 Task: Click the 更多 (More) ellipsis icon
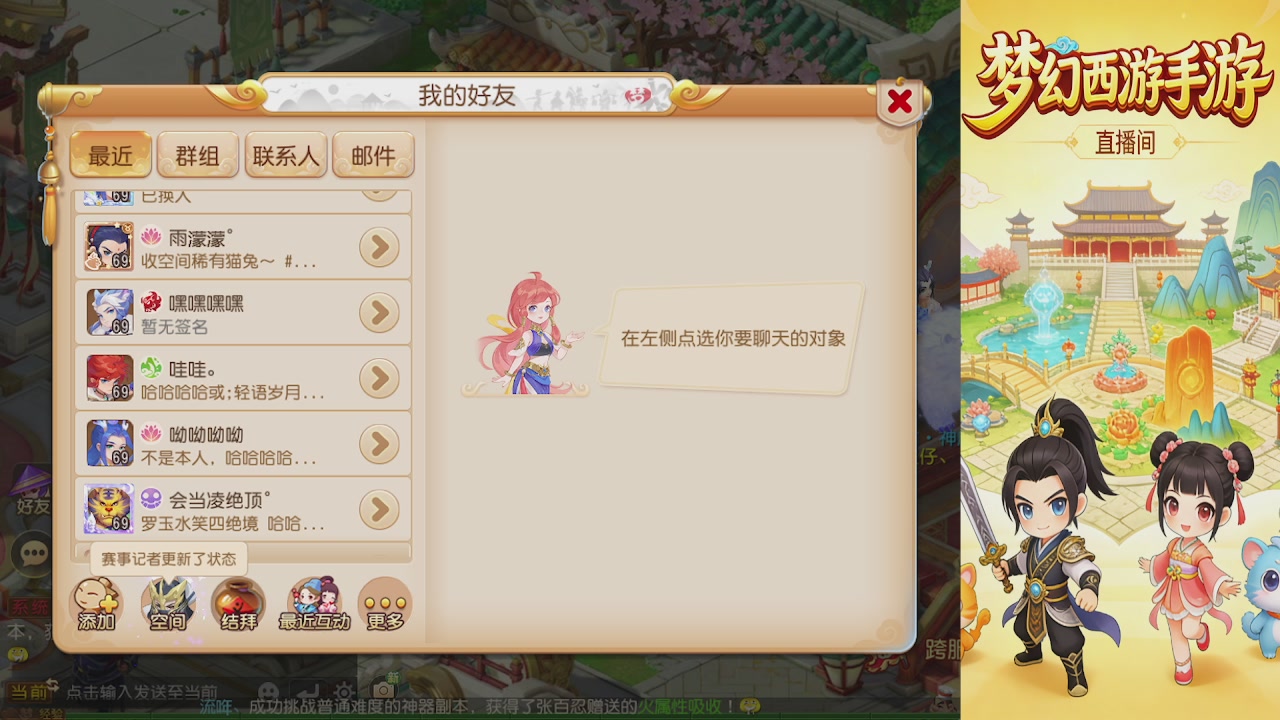(x=385, y=603)
